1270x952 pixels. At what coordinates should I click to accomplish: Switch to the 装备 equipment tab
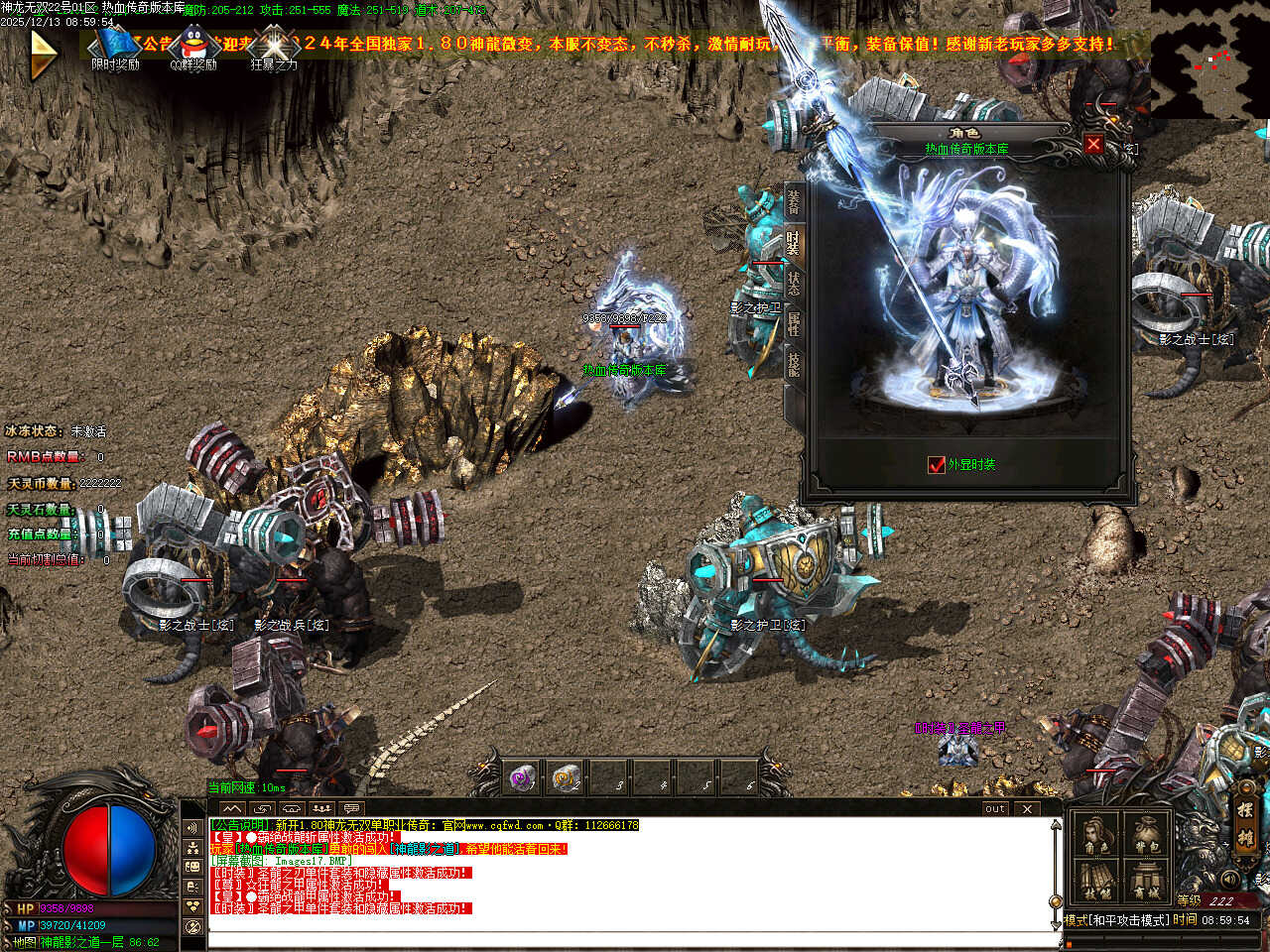pos(793,202)
